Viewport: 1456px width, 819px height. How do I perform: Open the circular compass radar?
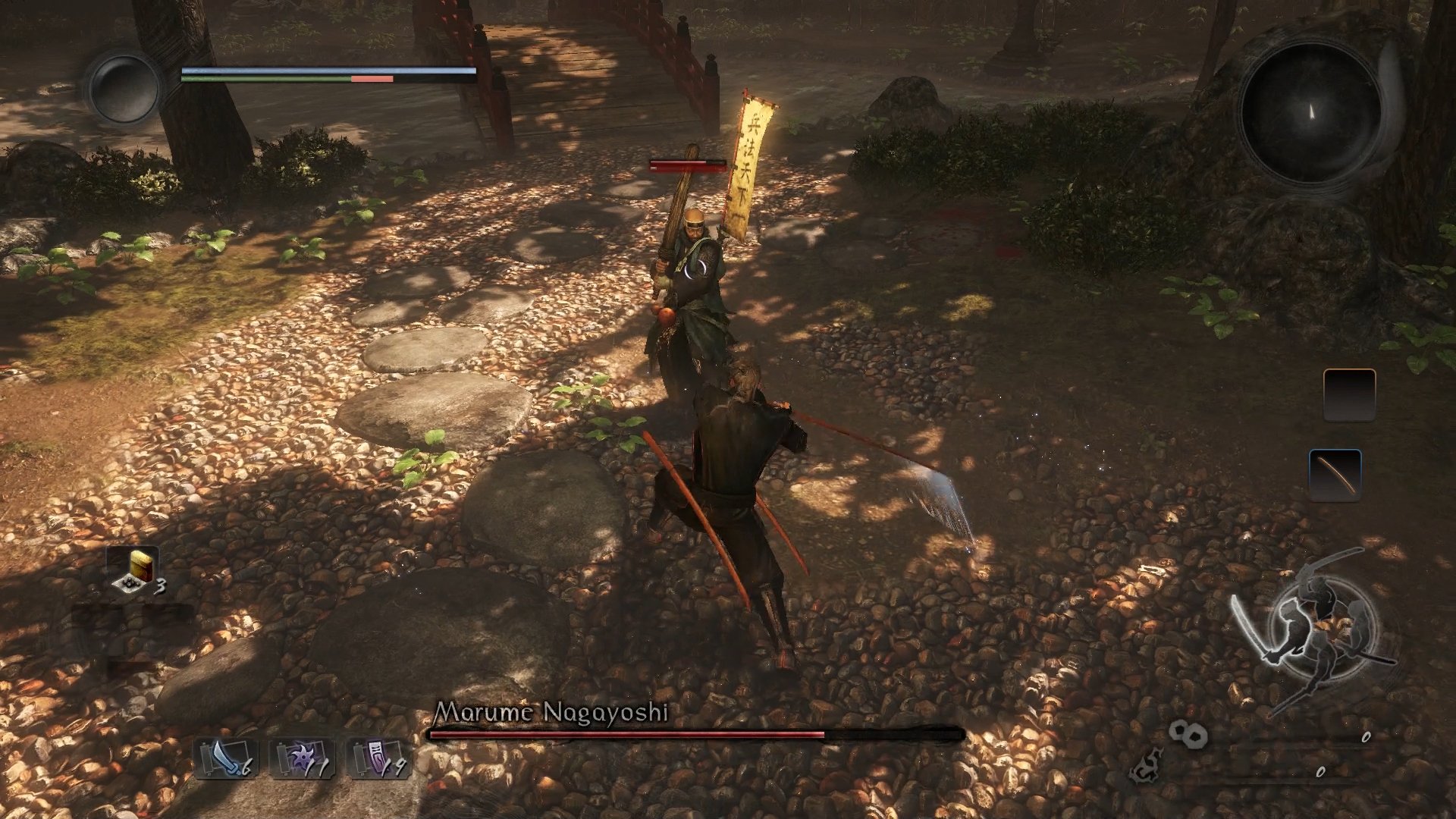(1311, 112)
